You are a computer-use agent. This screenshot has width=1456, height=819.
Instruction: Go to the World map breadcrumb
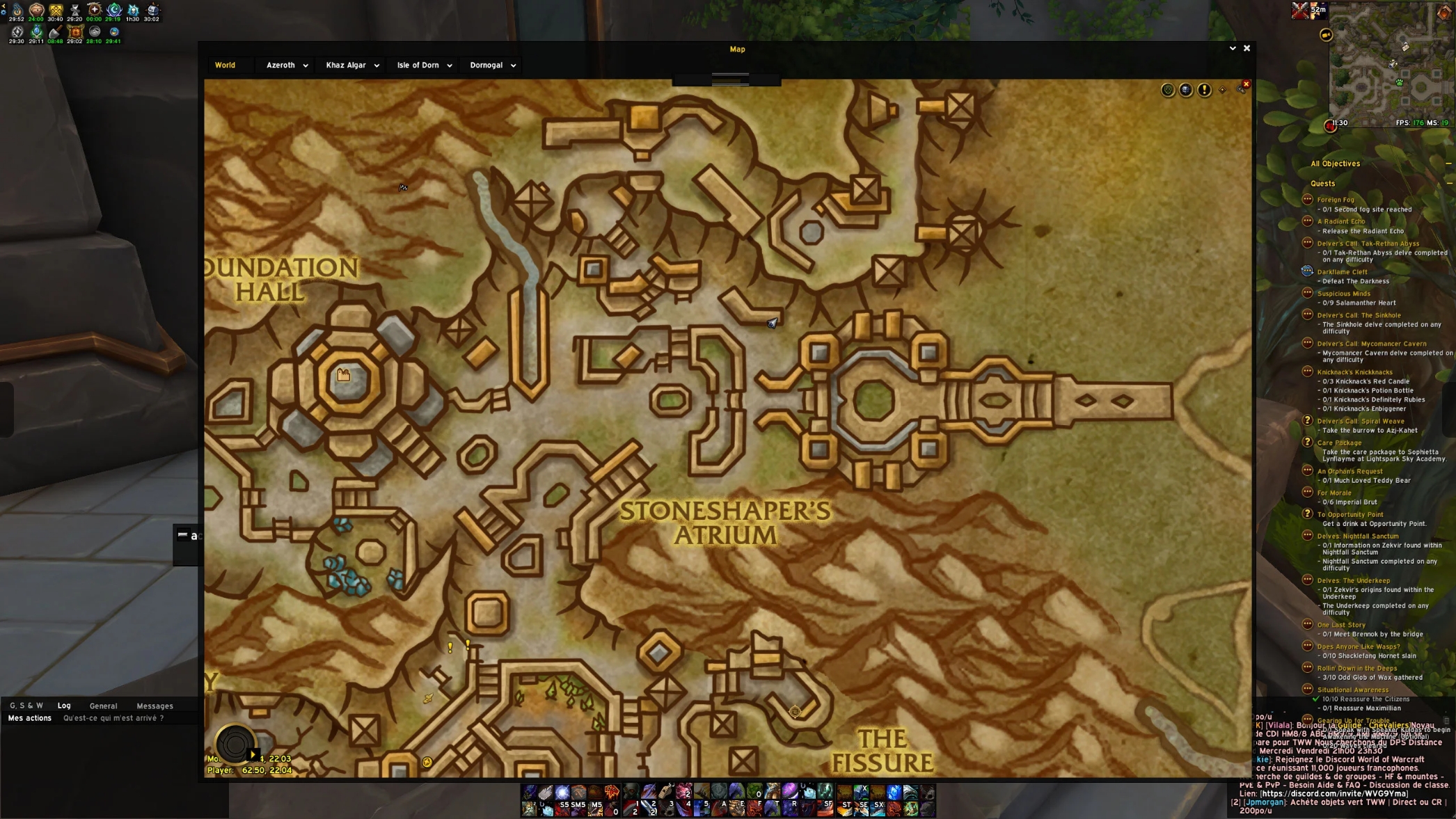pos(225,65)
